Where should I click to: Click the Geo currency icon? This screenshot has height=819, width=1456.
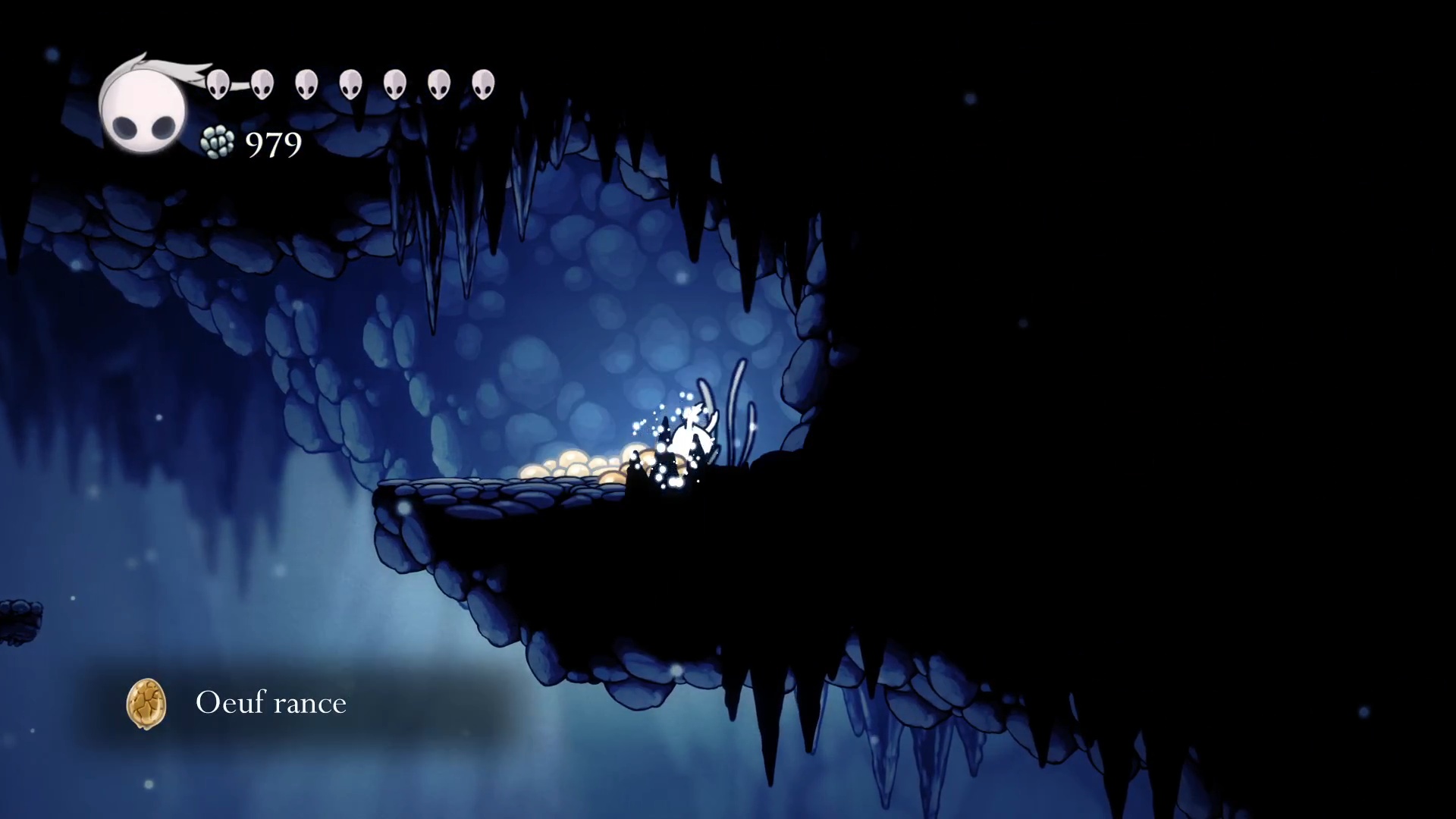[x=218, y=143]
